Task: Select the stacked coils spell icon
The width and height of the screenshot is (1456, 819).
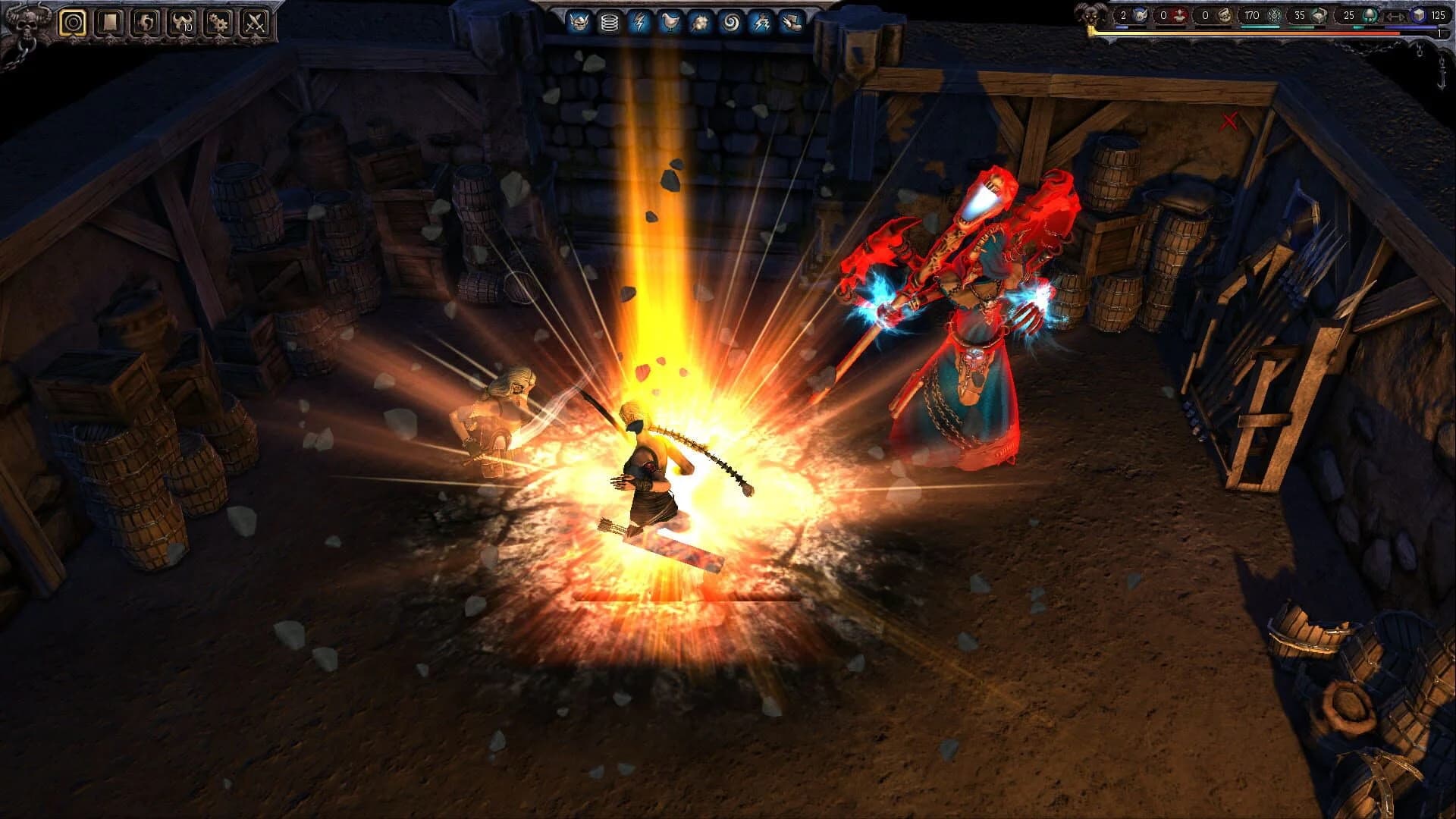Action: 610,21
